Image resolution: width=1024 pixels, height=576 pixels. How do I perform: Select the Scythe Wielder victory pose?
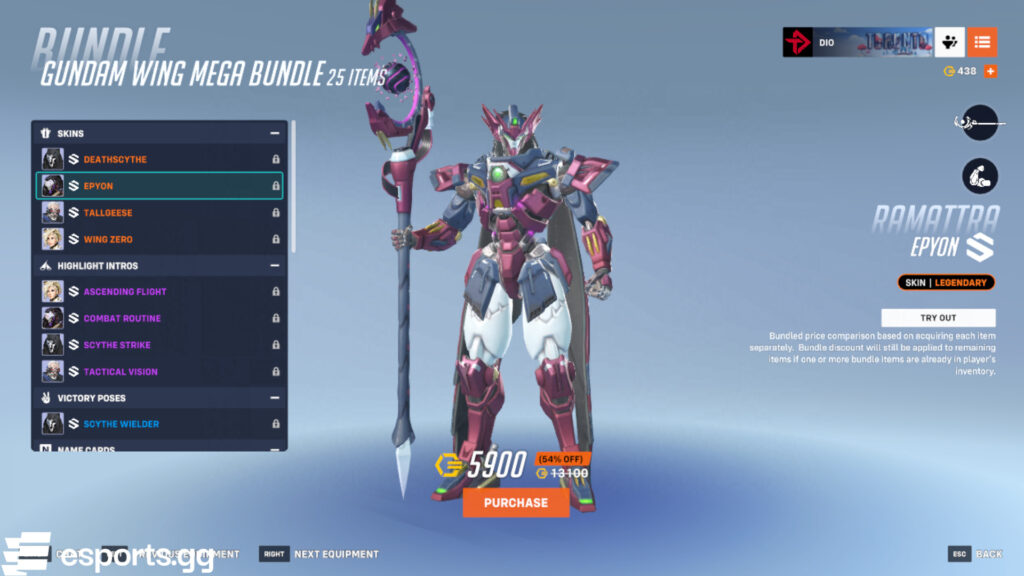(x=160, y=424)
